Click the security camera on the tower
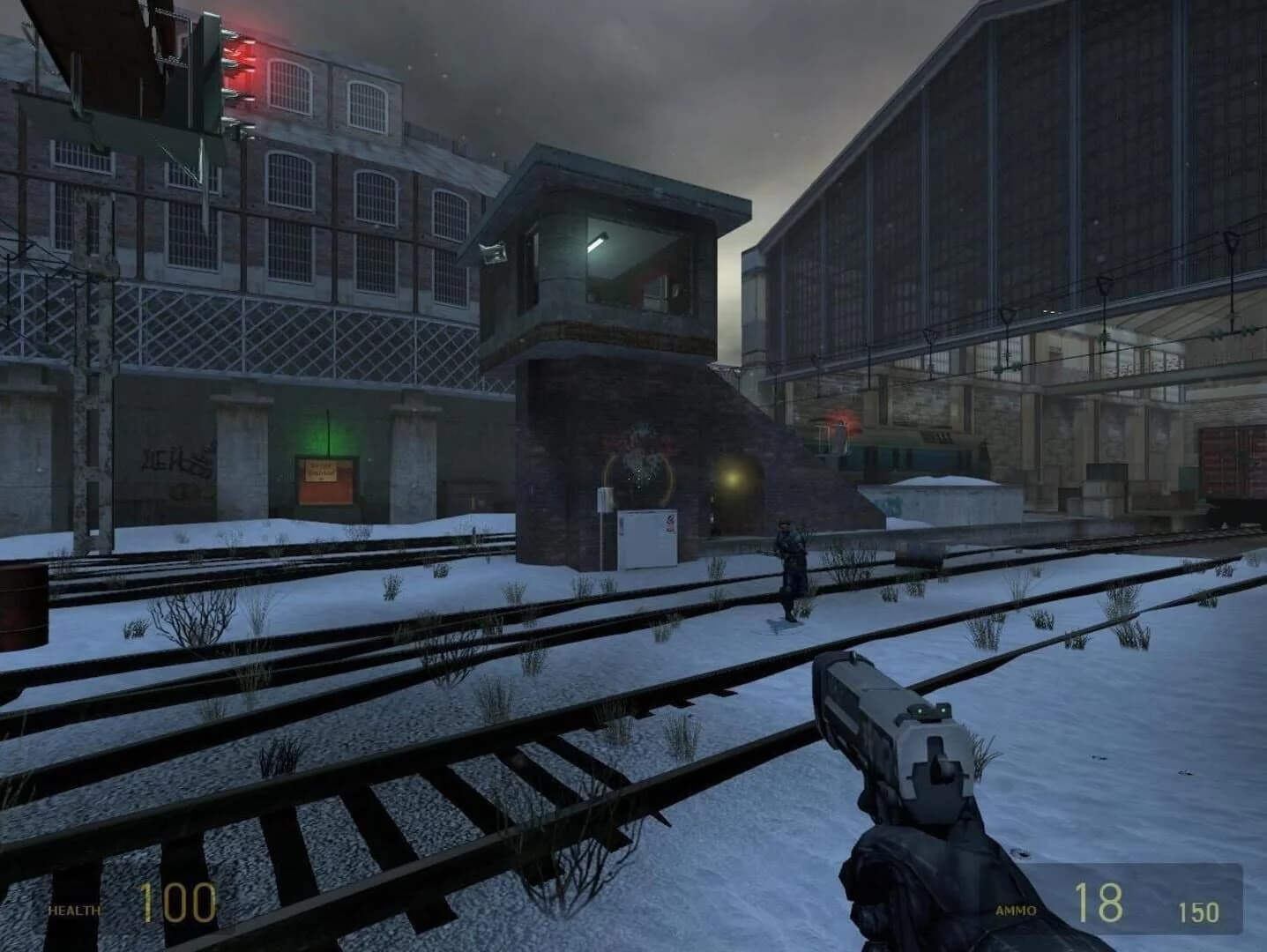 (494, 253)
